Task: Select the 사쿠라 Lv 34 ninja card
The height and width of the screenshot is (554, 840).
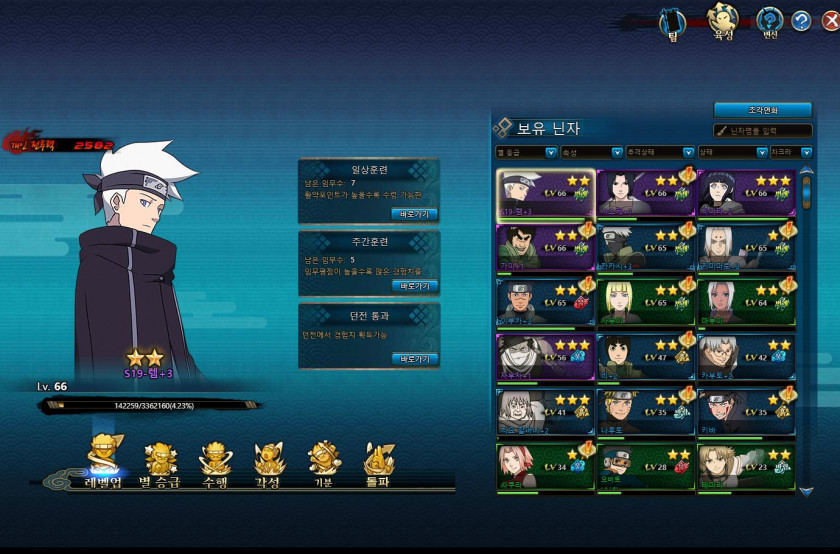Action: coord(545,467)
